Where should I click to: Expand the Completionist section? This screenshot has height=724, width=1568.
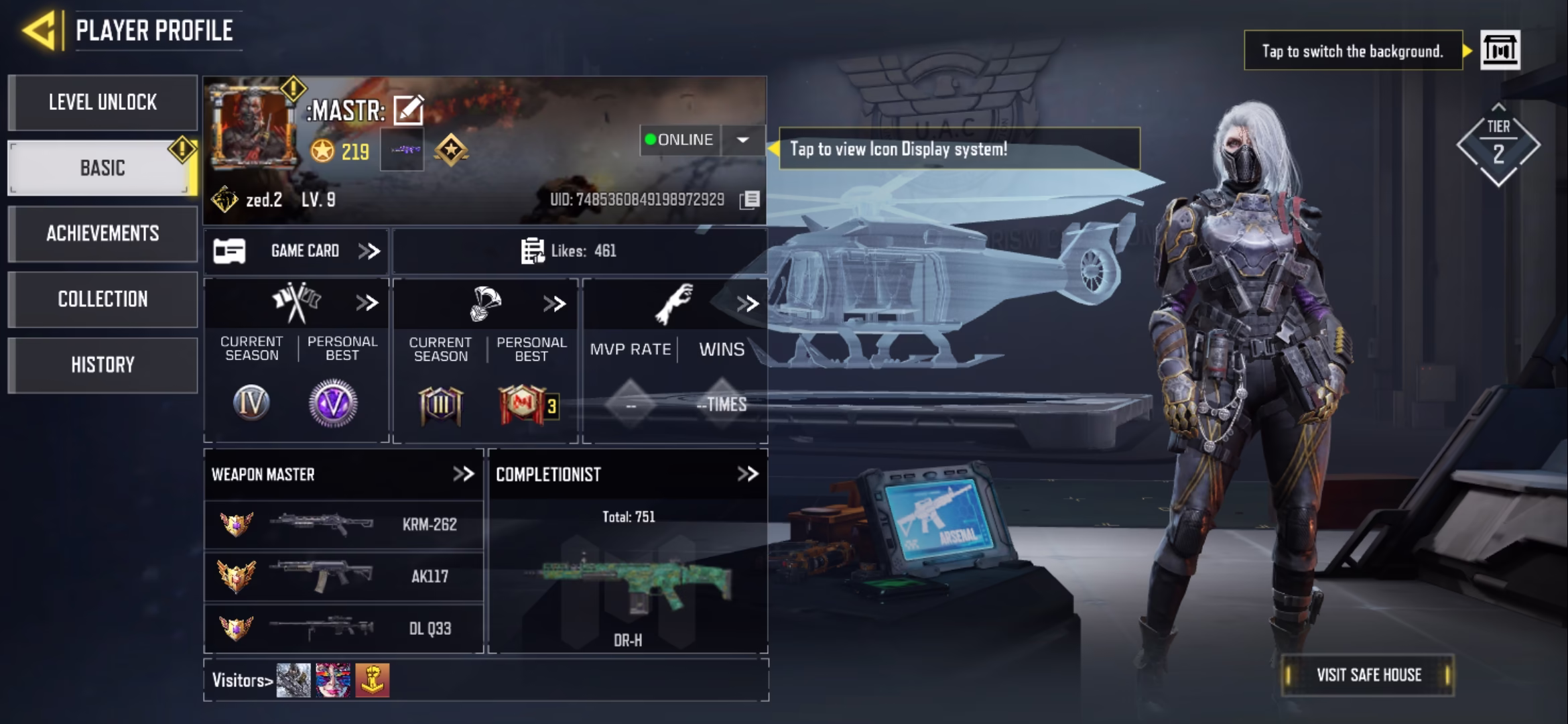747,475
